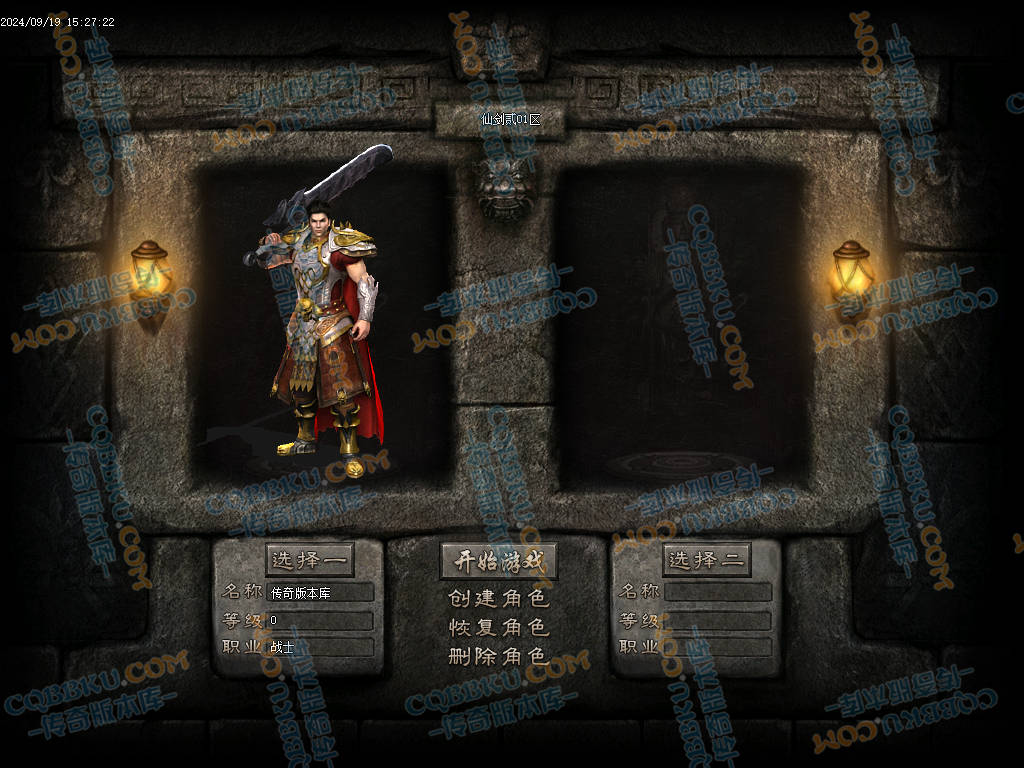The height and width of the screenshot is (768, 1024).
Task: Choose 选择一 to pick the first character
Action: point(310,561)
